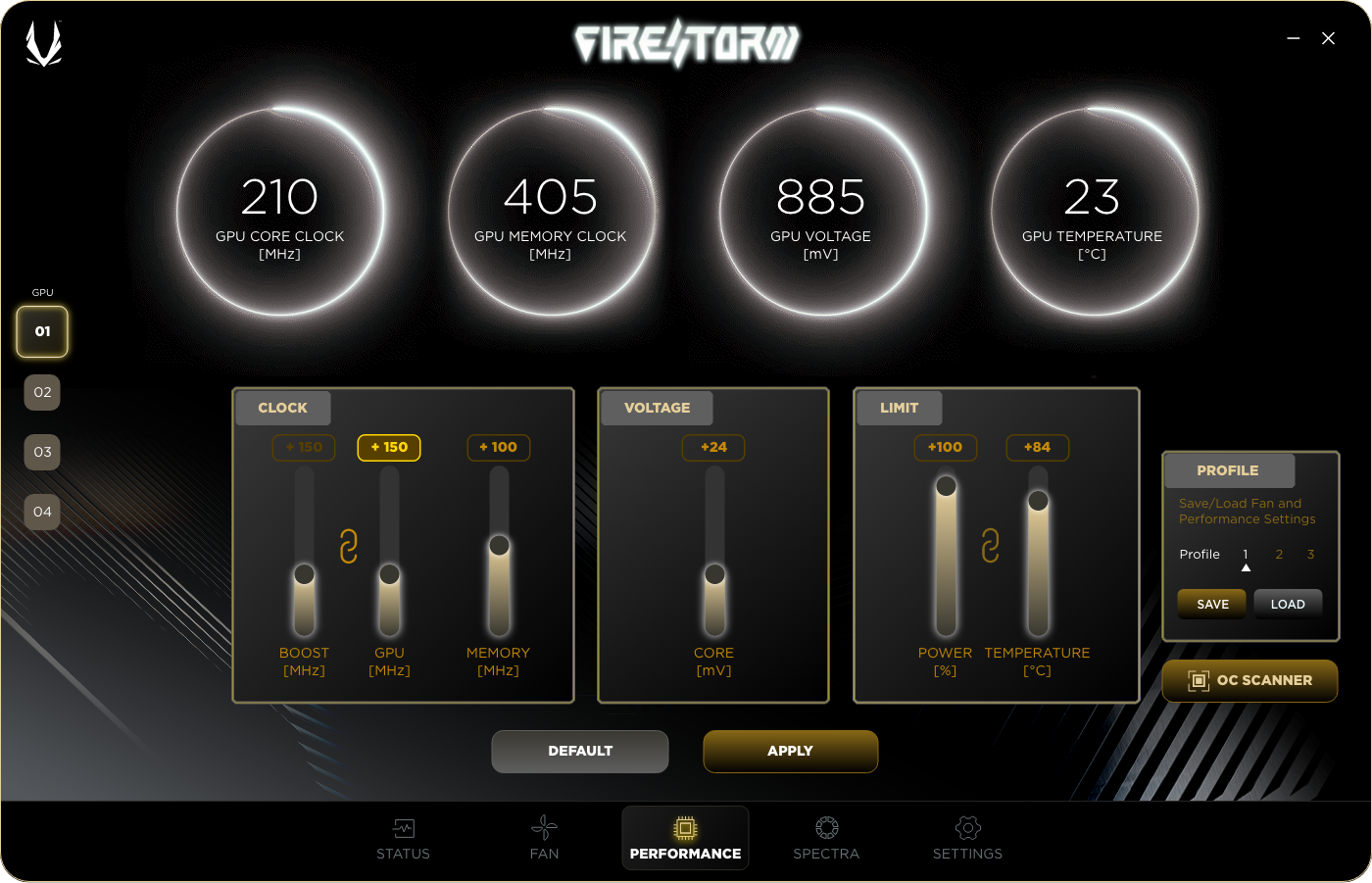Open Spectra lighting via its ring icon
This screenshot has height=883, width=1372.
coord(826,827)
